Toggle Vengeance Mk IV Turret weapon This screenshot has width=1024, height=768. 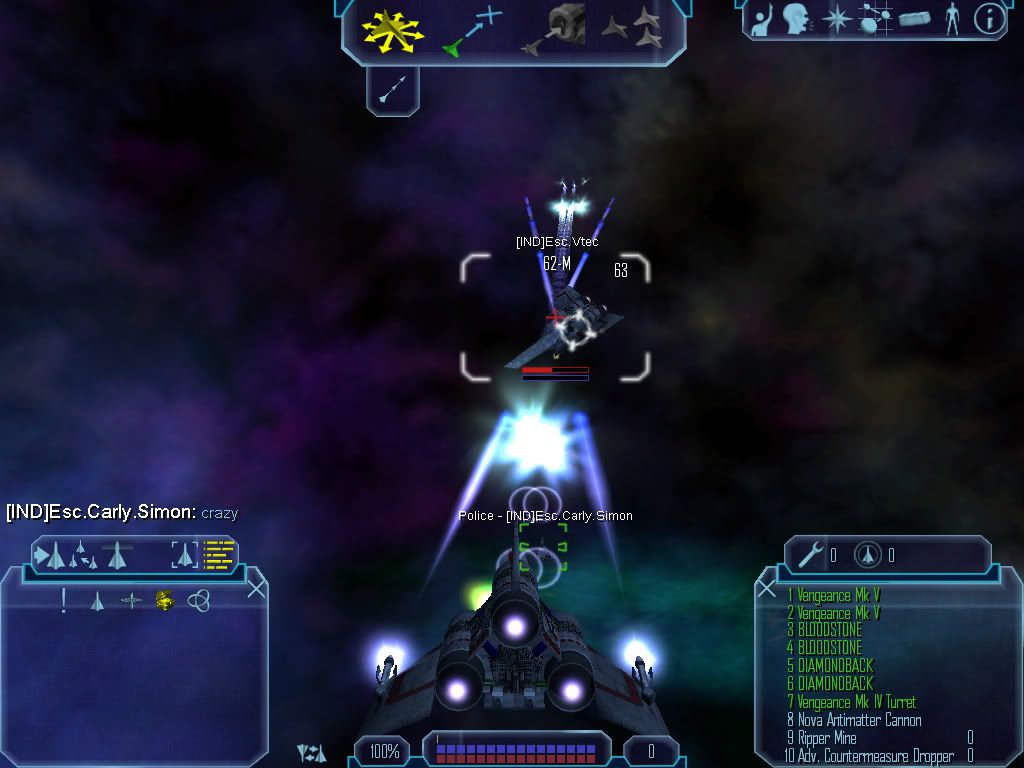pos(855,702)
